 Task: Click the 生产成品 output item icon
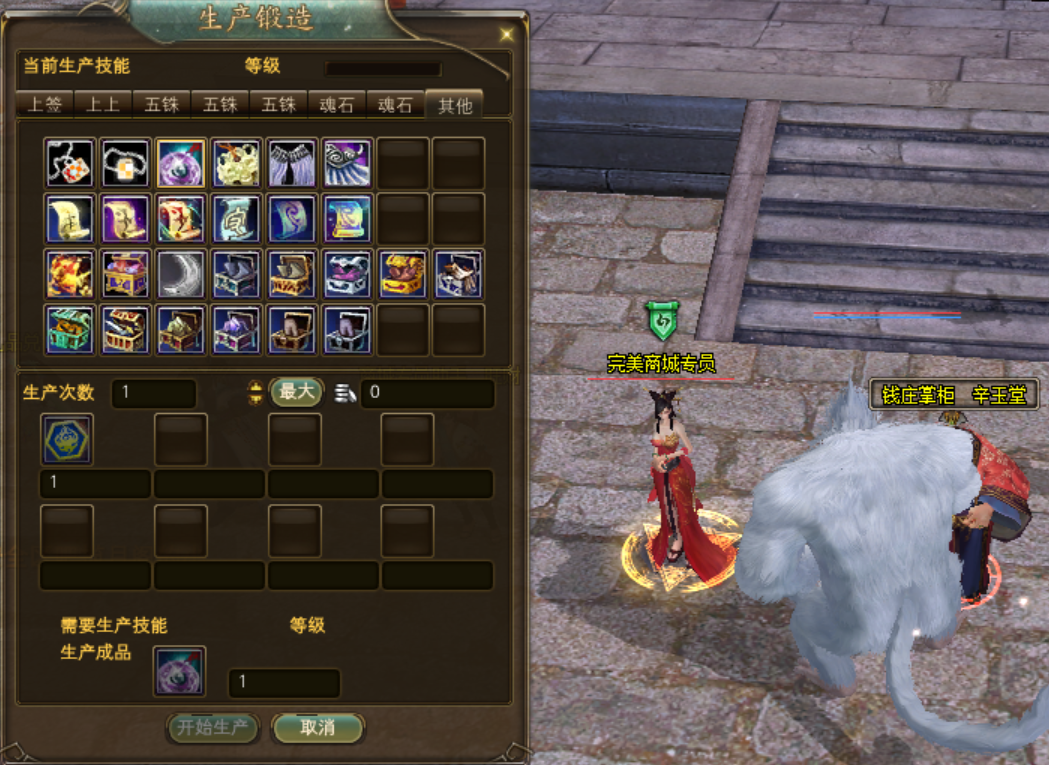pyautogui.click(x=180, y=670)
